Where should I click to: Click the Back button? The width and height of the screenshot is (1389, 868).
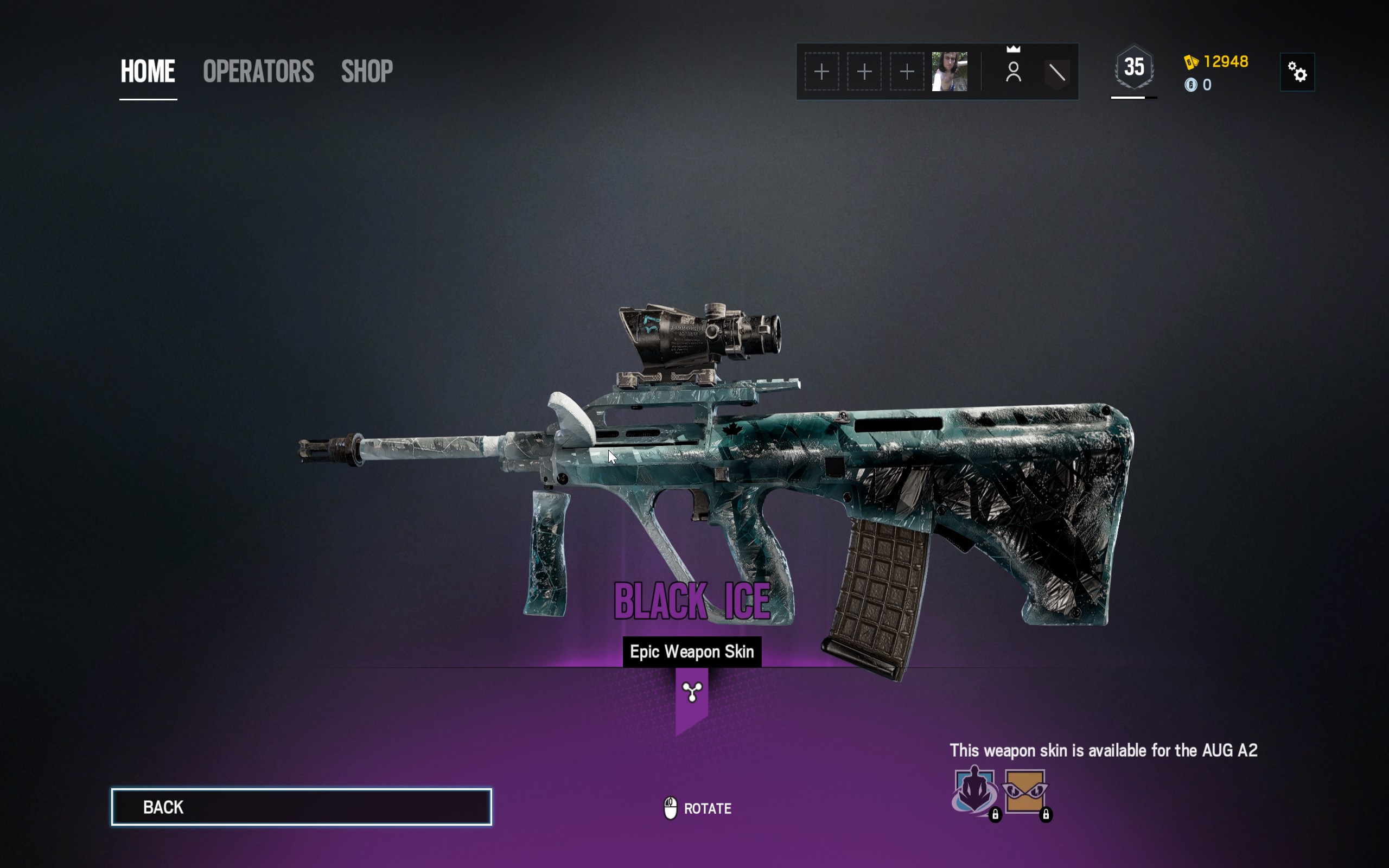301,807
